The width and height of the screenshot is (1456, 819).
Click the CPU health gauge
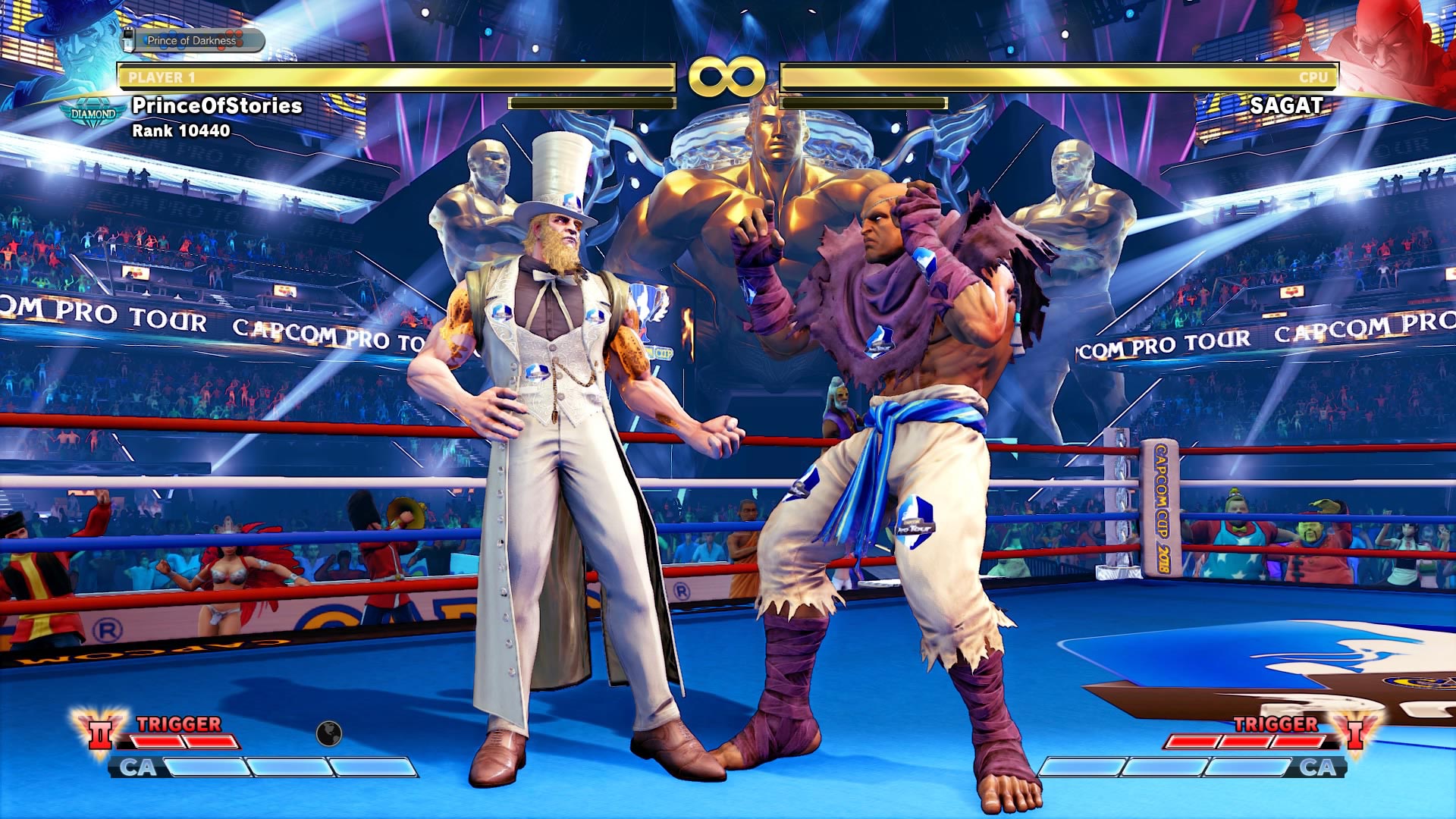tap(1062, 76)
